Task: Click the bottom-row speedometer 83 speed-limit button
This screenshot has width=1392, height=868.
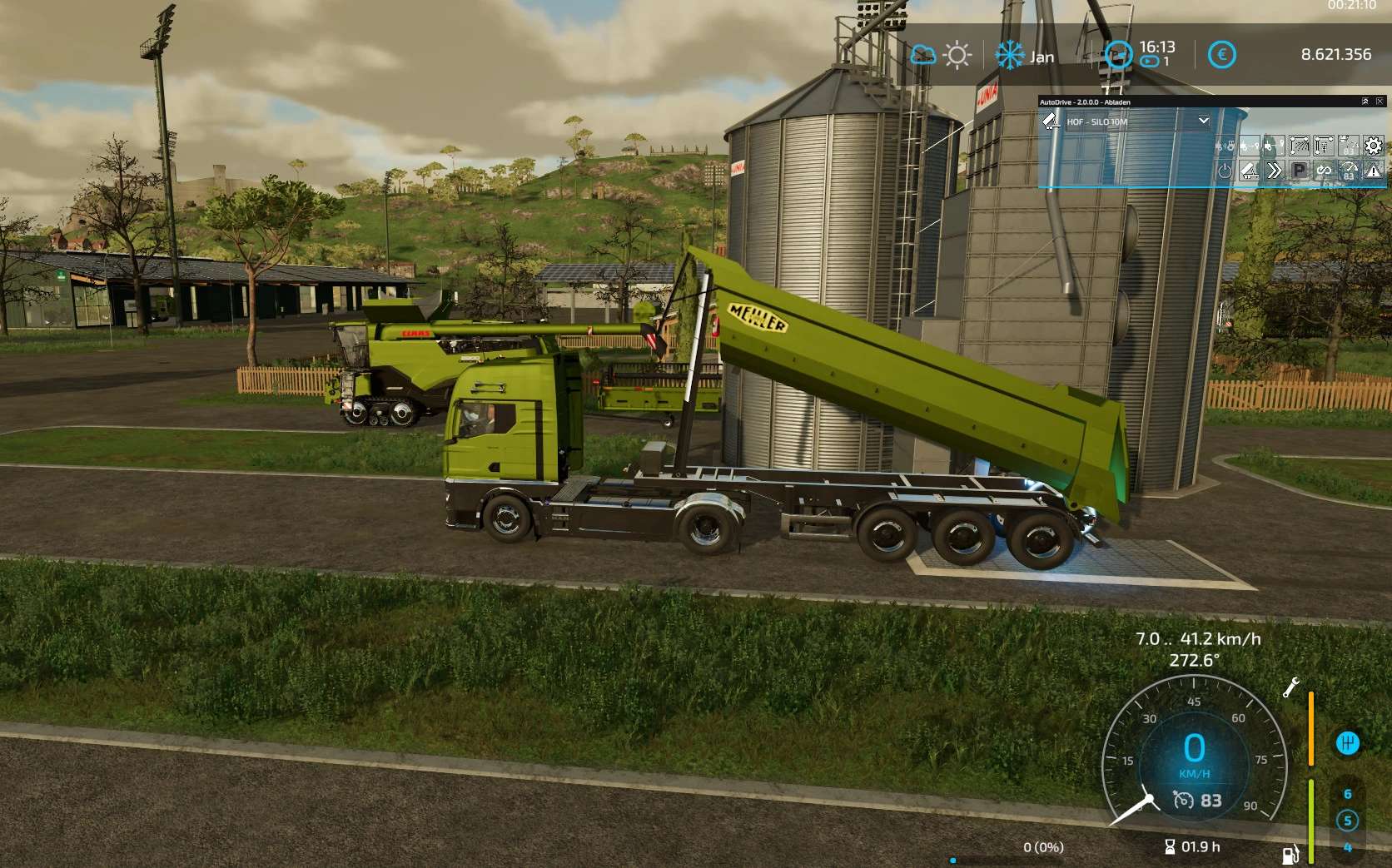Action: click(x=1349, y=171)
